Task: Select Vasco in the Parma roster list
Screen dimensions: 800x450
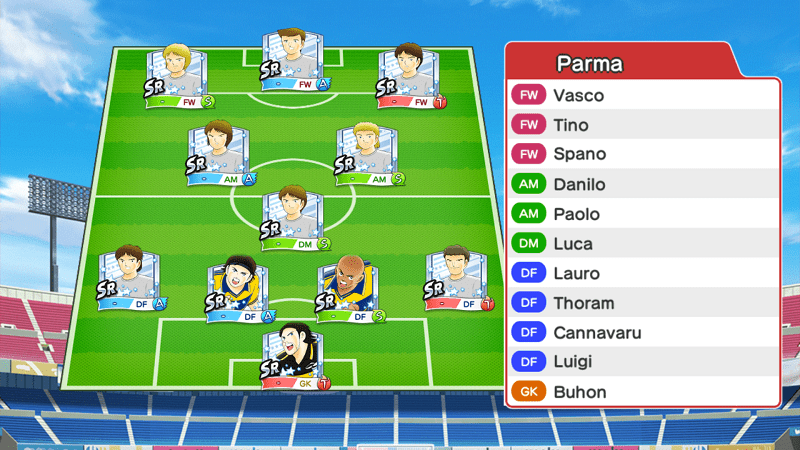Action: (x=642, y=95)
